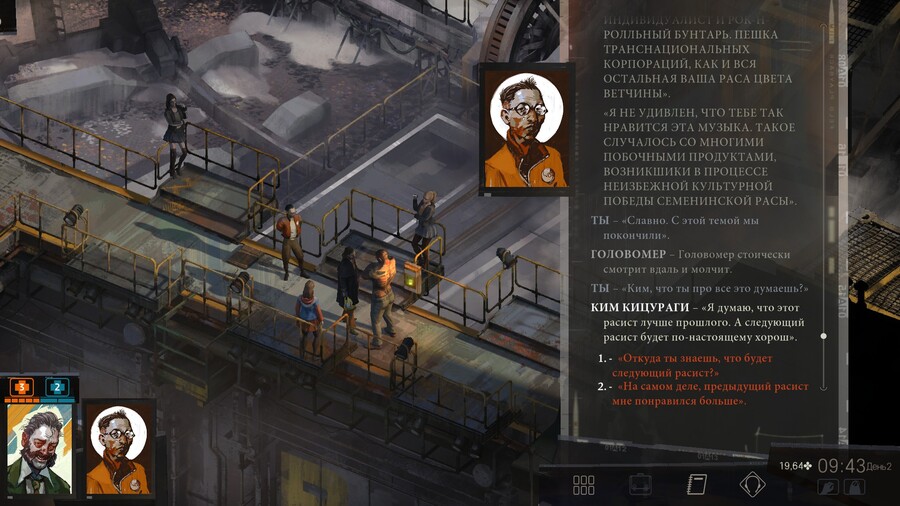Image resolution: width=900 pixels, height=506 pixels.
Task: Click the bag item slot under the clock
Action: 854,487
